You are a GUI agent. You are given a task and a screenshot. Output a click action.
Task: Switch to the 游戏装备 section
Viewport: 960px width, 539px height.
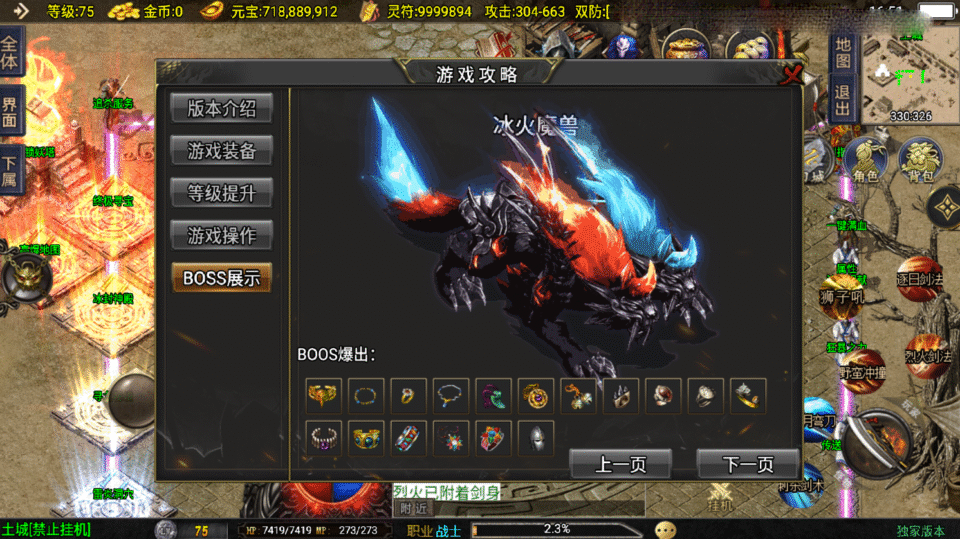[x=221, y=150]
